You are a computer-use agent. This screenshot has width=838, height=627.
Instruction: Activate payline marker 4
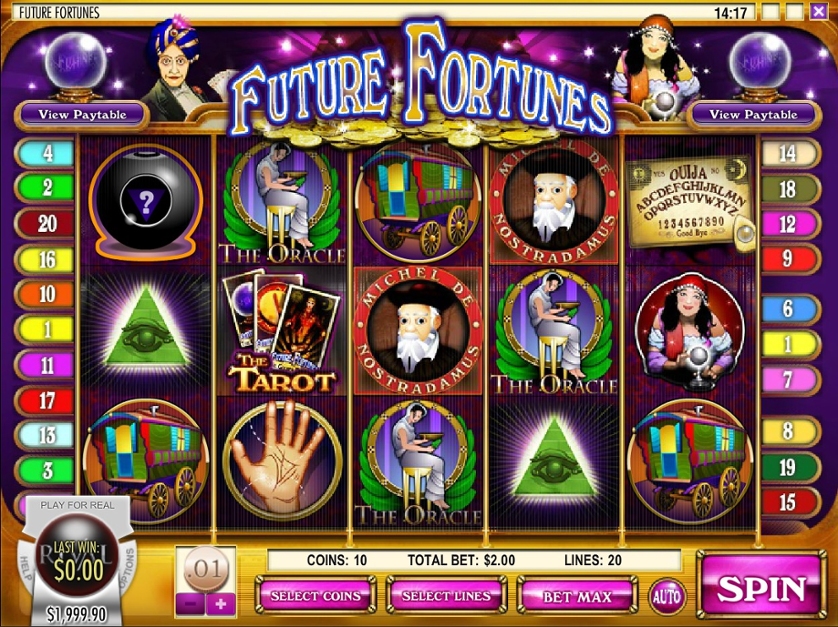point(45,153)
